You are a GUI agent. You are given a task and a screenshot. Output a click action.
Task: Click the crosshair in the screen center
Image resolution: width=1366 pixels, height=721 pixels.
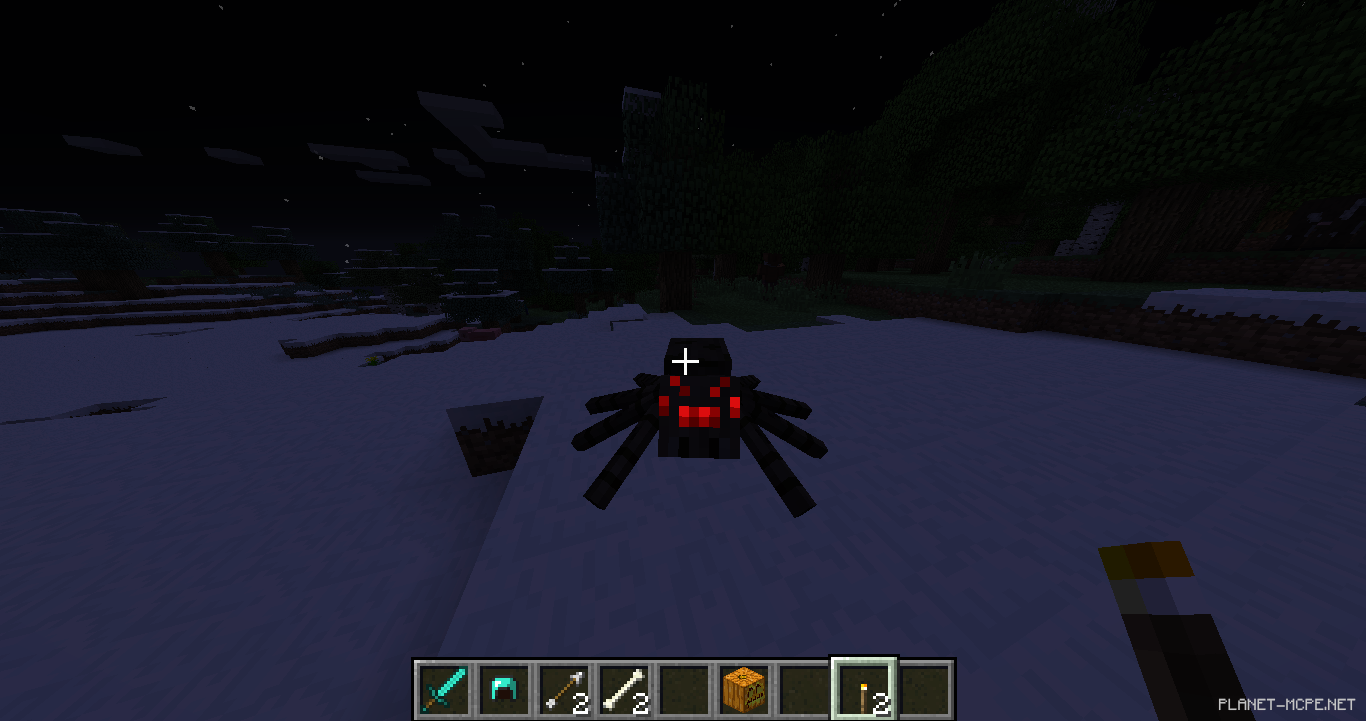[685, 362]
